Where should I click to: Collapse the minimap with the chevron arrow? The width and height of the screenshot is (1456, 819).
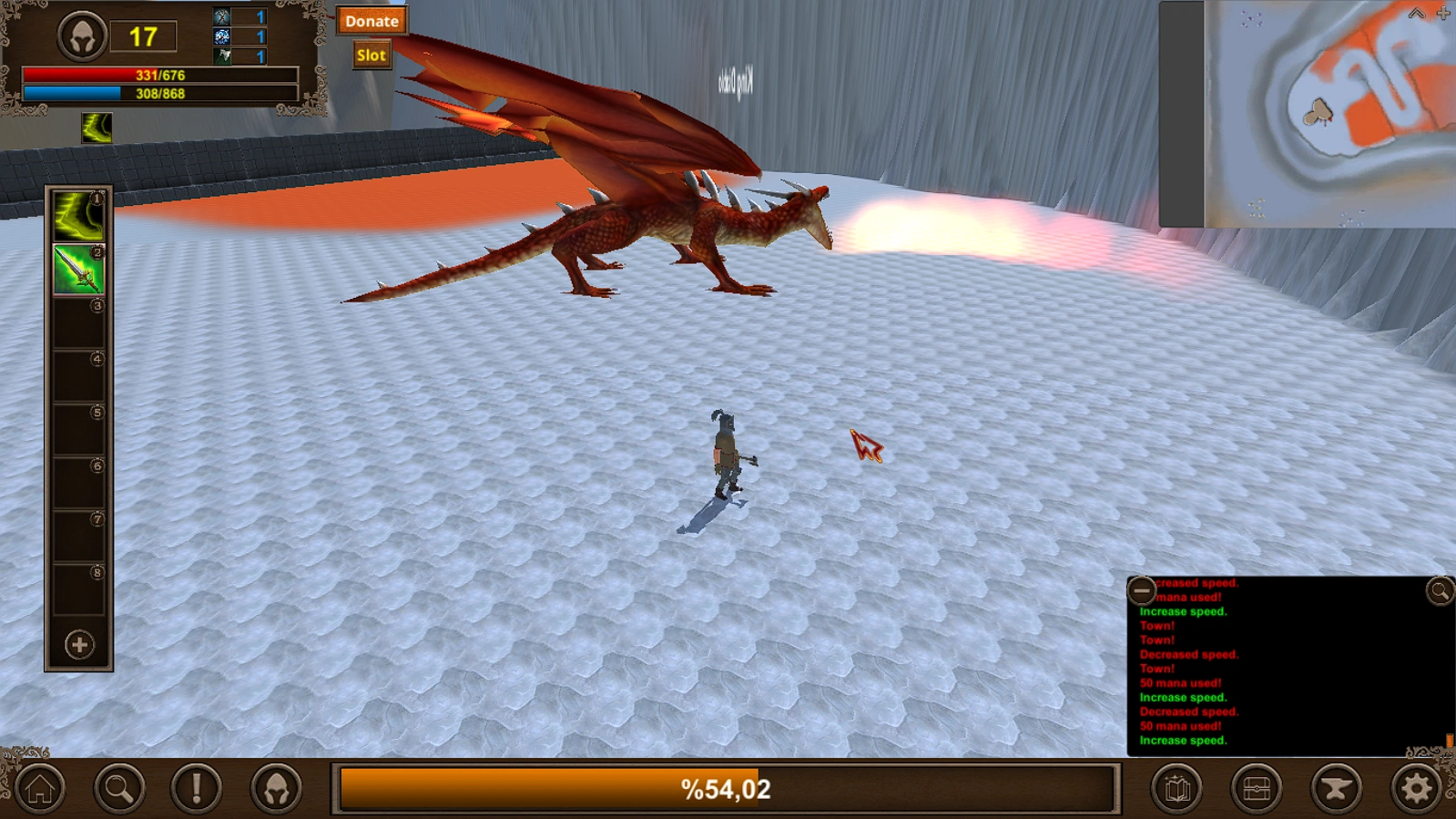1415,13
